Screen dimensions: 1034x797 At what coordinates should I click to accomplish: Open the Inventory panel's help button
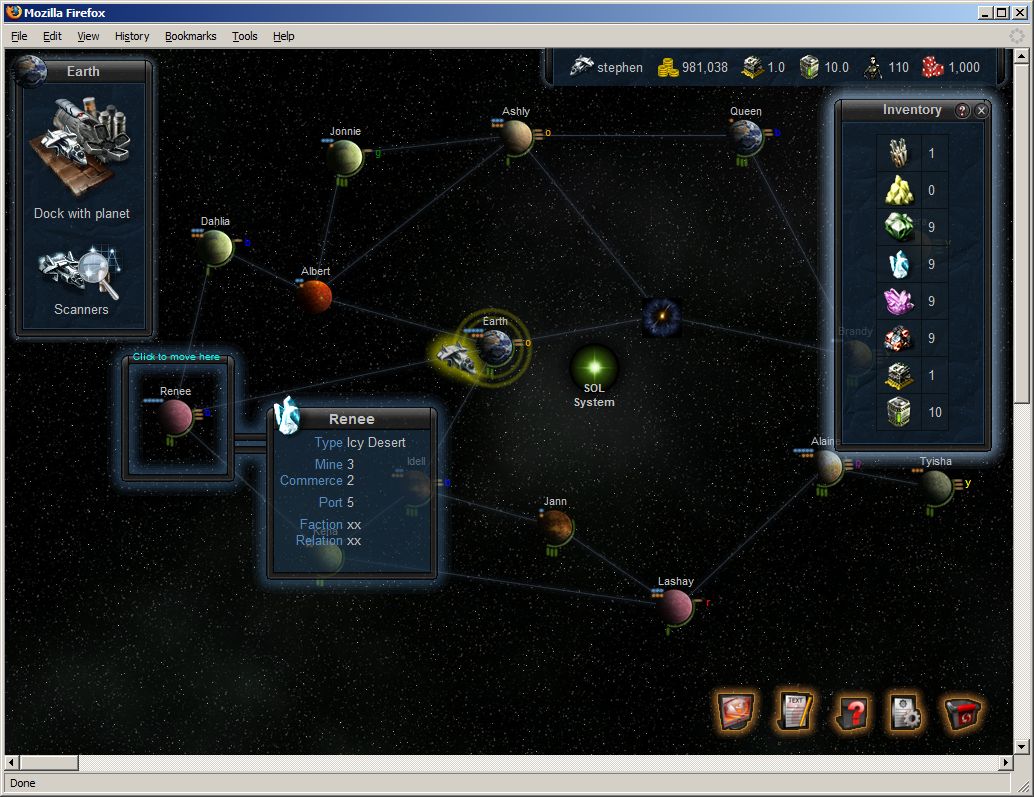coord(963,111)
